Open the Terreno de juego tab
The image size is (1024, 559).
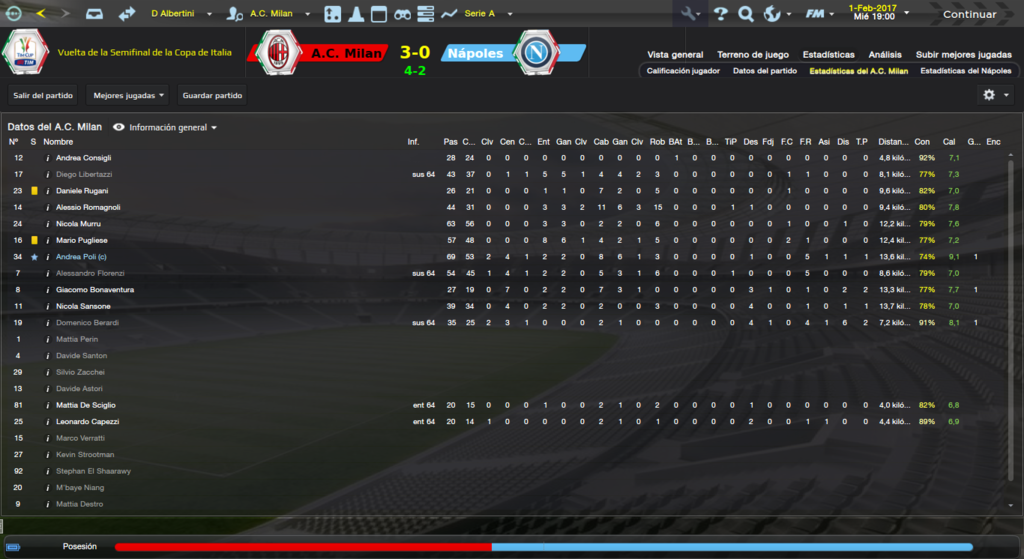tap(752, 54)
